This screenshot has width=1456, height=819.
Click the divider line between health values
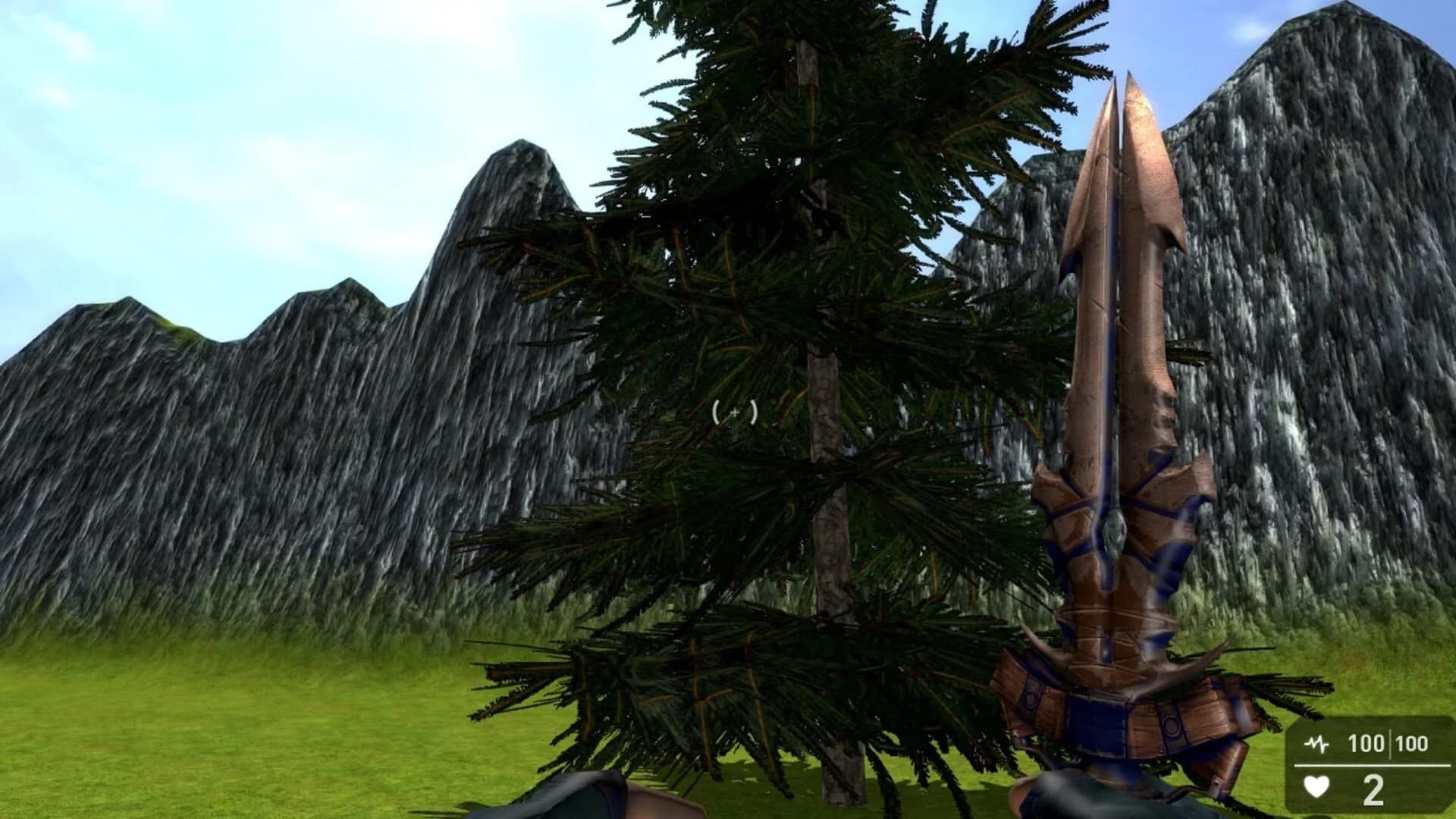1391,743
